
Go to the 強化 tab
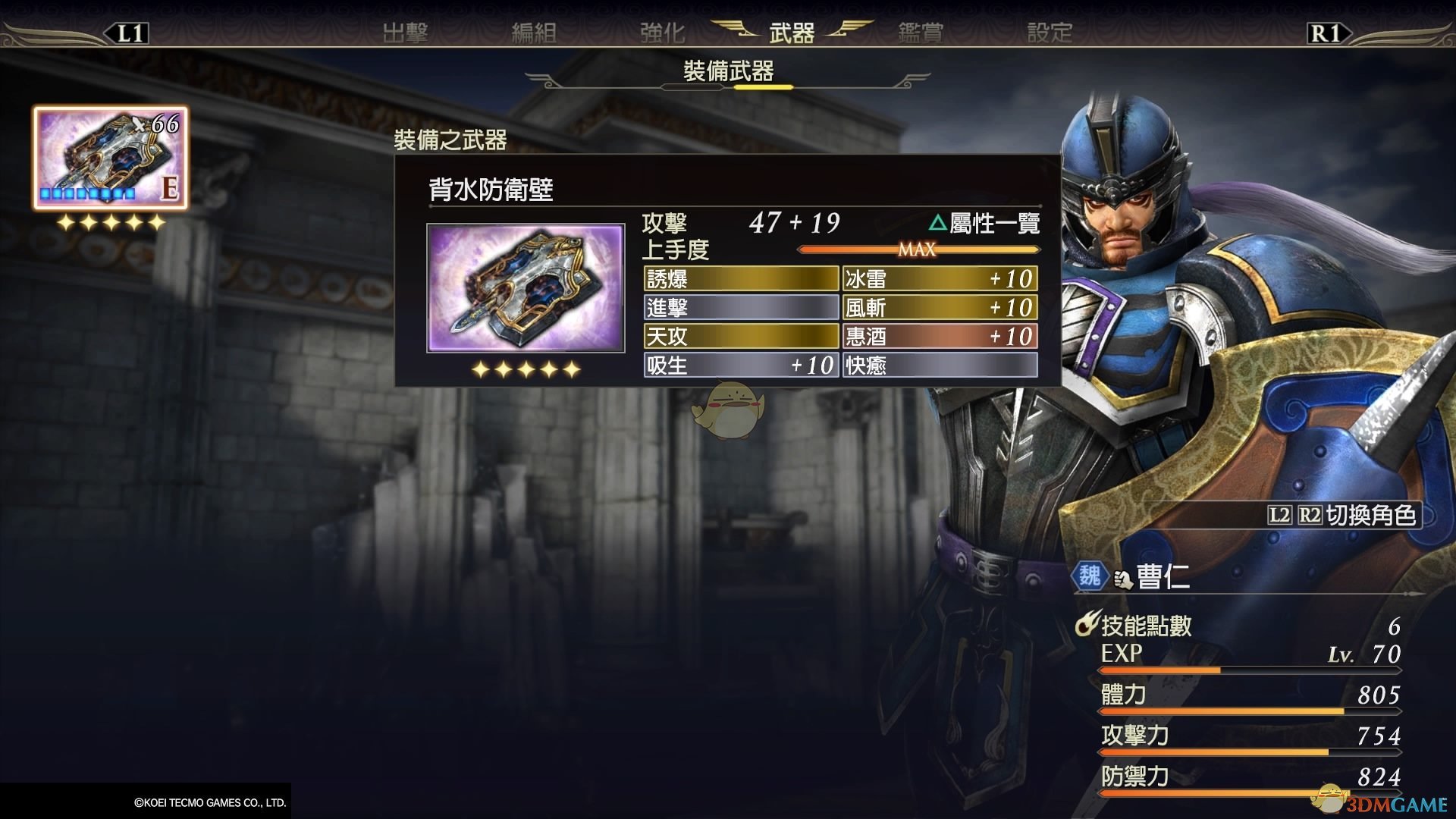(662, 33)
